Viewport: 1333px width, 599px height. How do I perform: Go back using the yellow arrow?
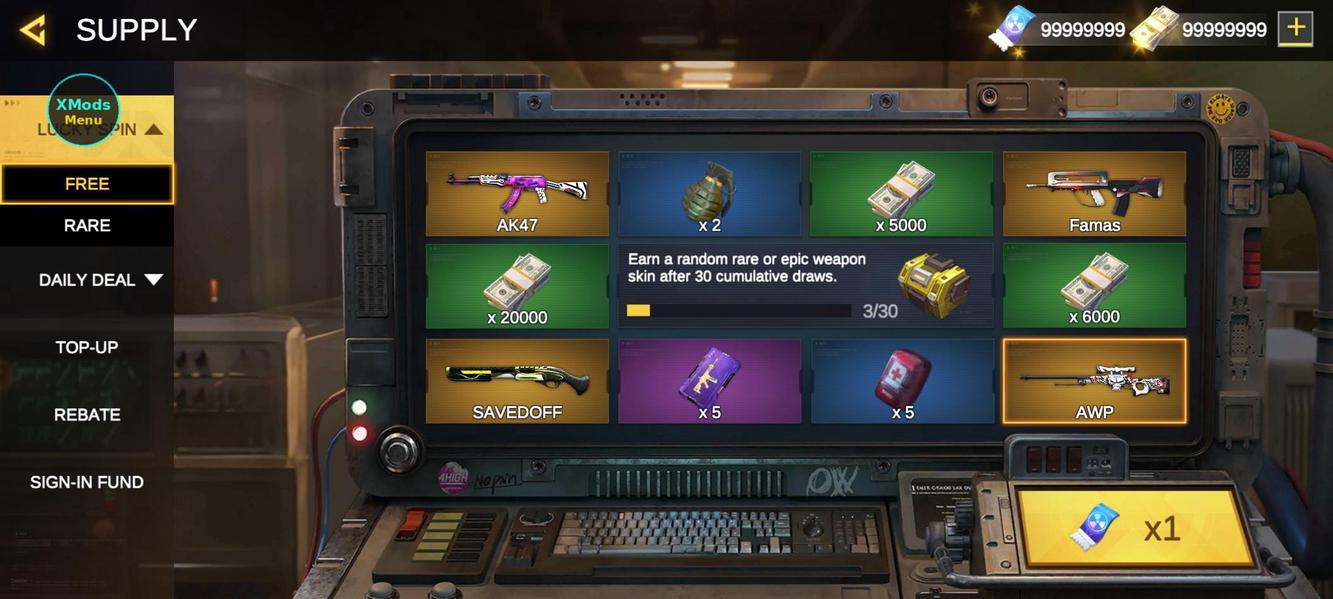[33, 30]
